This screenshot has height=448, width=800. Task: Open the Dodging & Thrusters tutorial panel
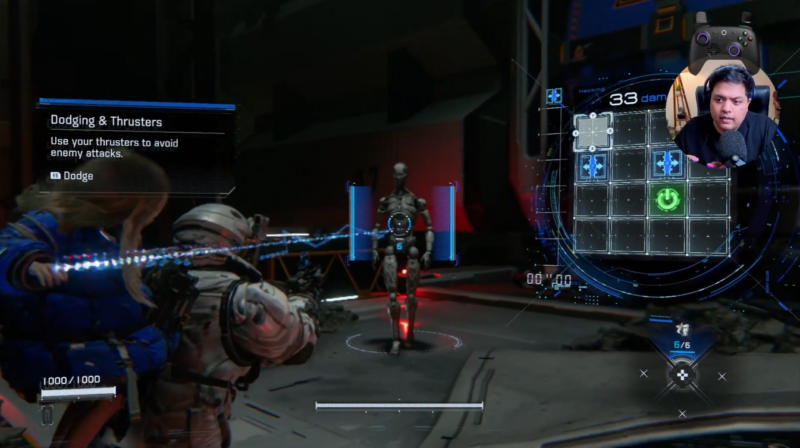point(136,145)
